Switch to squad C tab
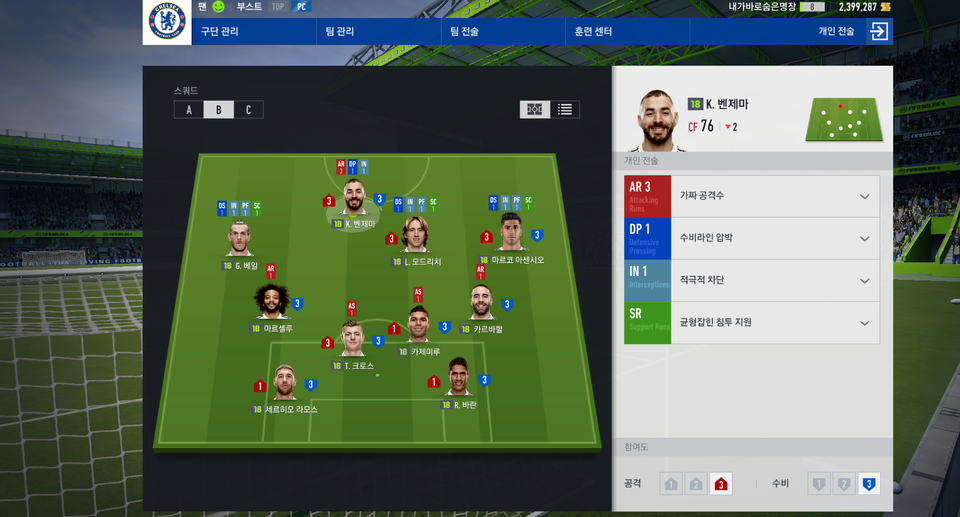The image size is (960, 517). point(248,110)
